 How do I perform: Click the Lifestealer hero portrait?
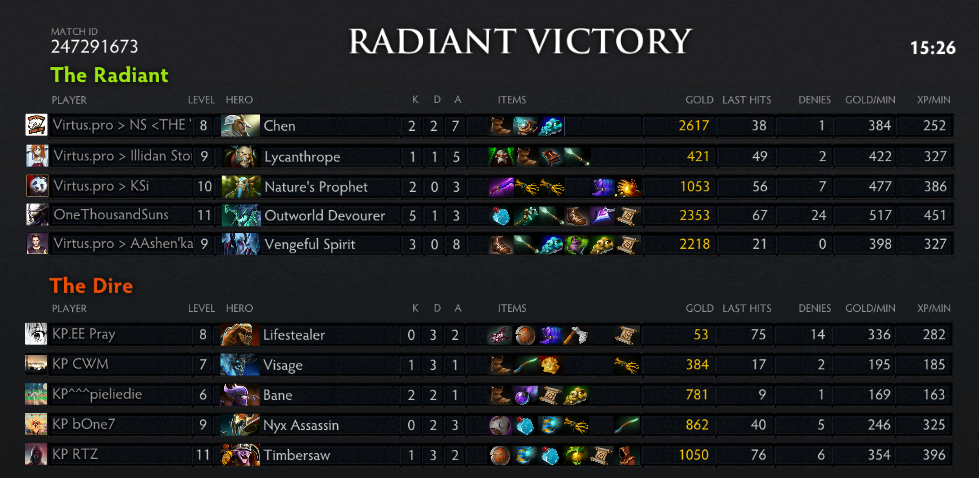pyautogui.click(x=239, y=335)
